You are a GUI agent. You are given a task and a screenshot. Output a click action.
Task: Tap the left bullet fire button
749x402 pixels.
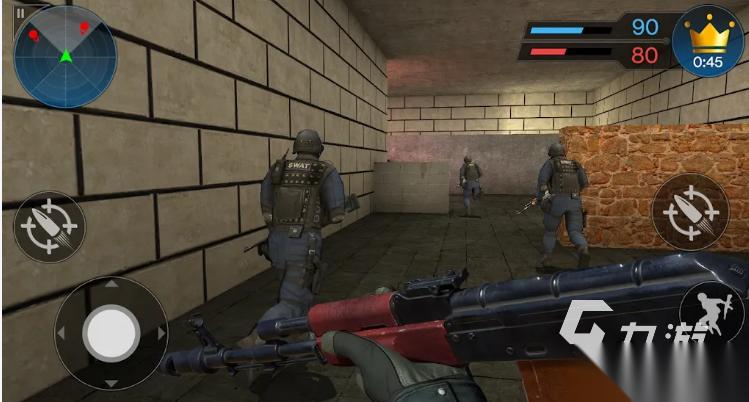(x=49, y=225)
